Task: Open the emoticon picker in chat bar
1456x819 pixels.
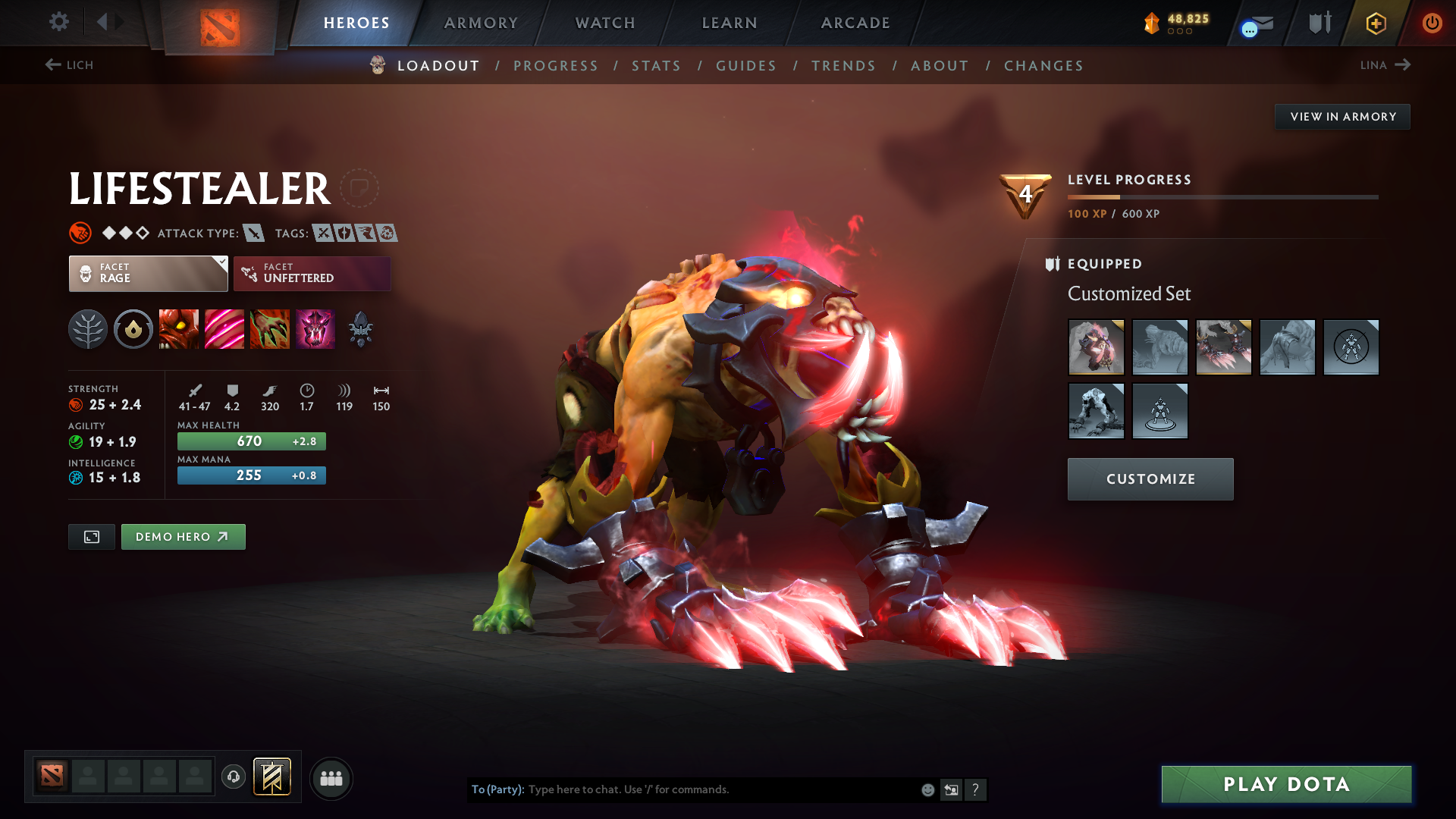Action: [927, 789]
